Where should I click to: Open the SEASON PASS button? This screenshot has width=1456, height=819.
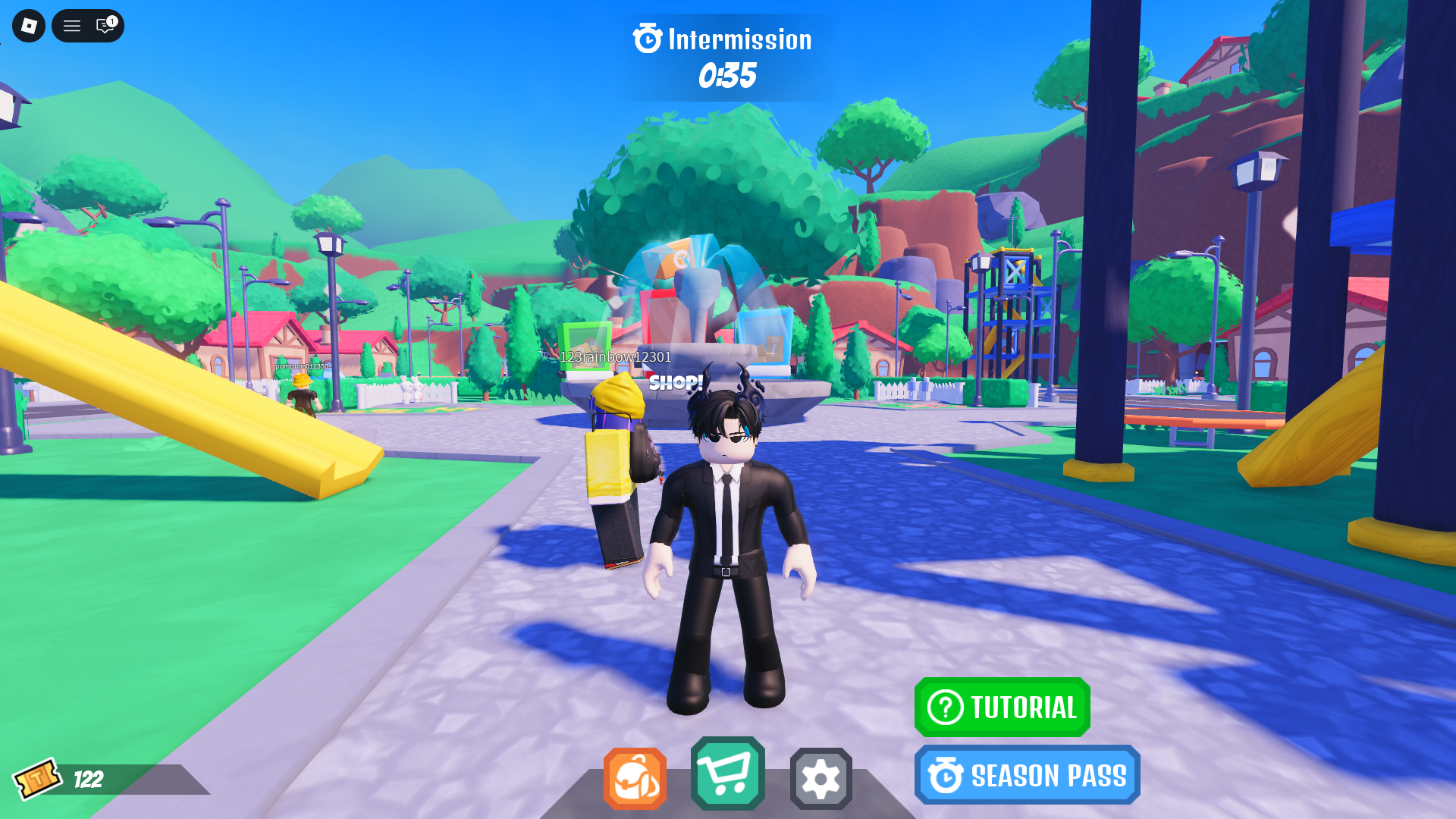point(1028,775)
